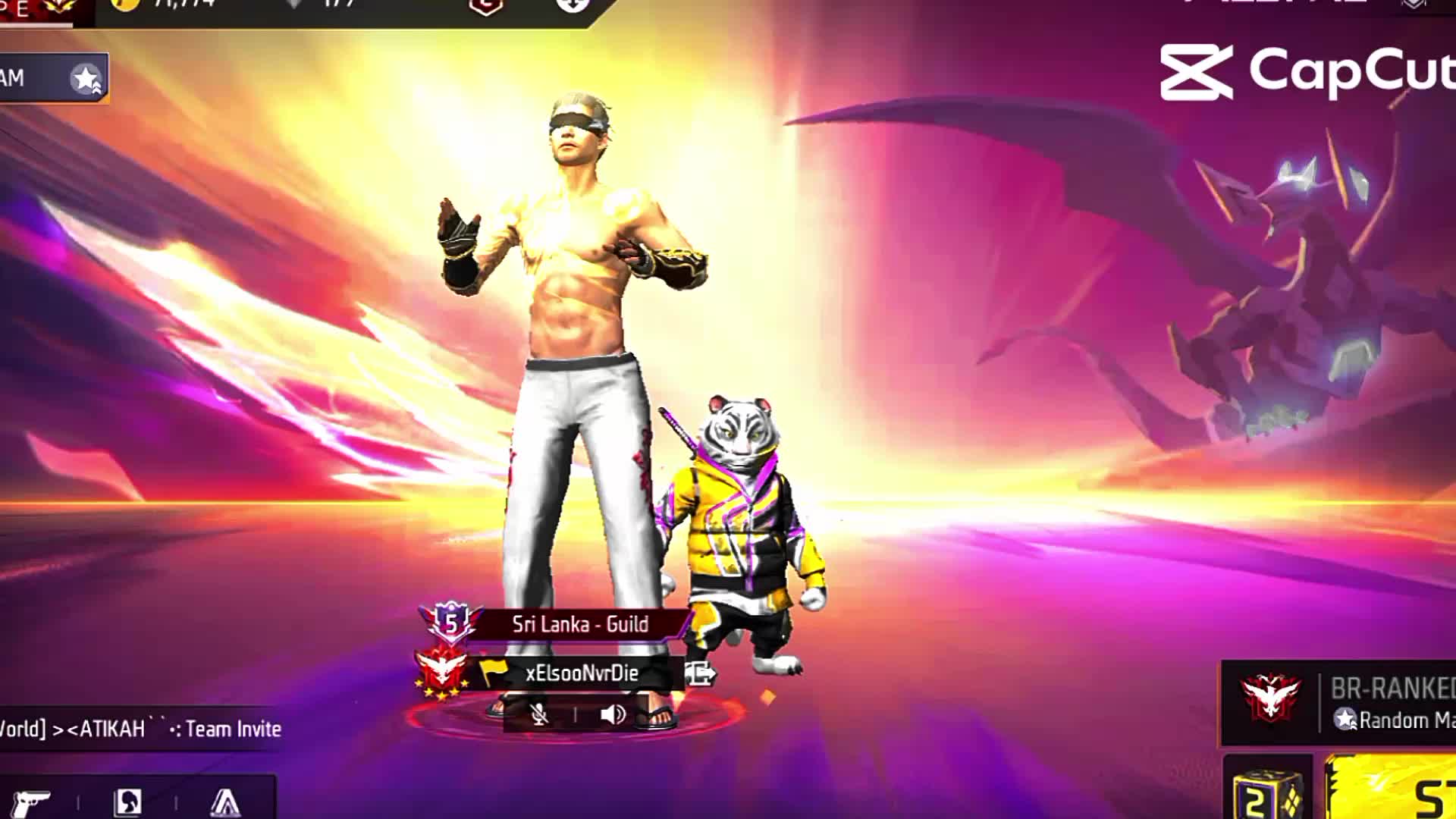Open the world chat Team Invite message
The image size is (1456, 819).
pos(140,729)
